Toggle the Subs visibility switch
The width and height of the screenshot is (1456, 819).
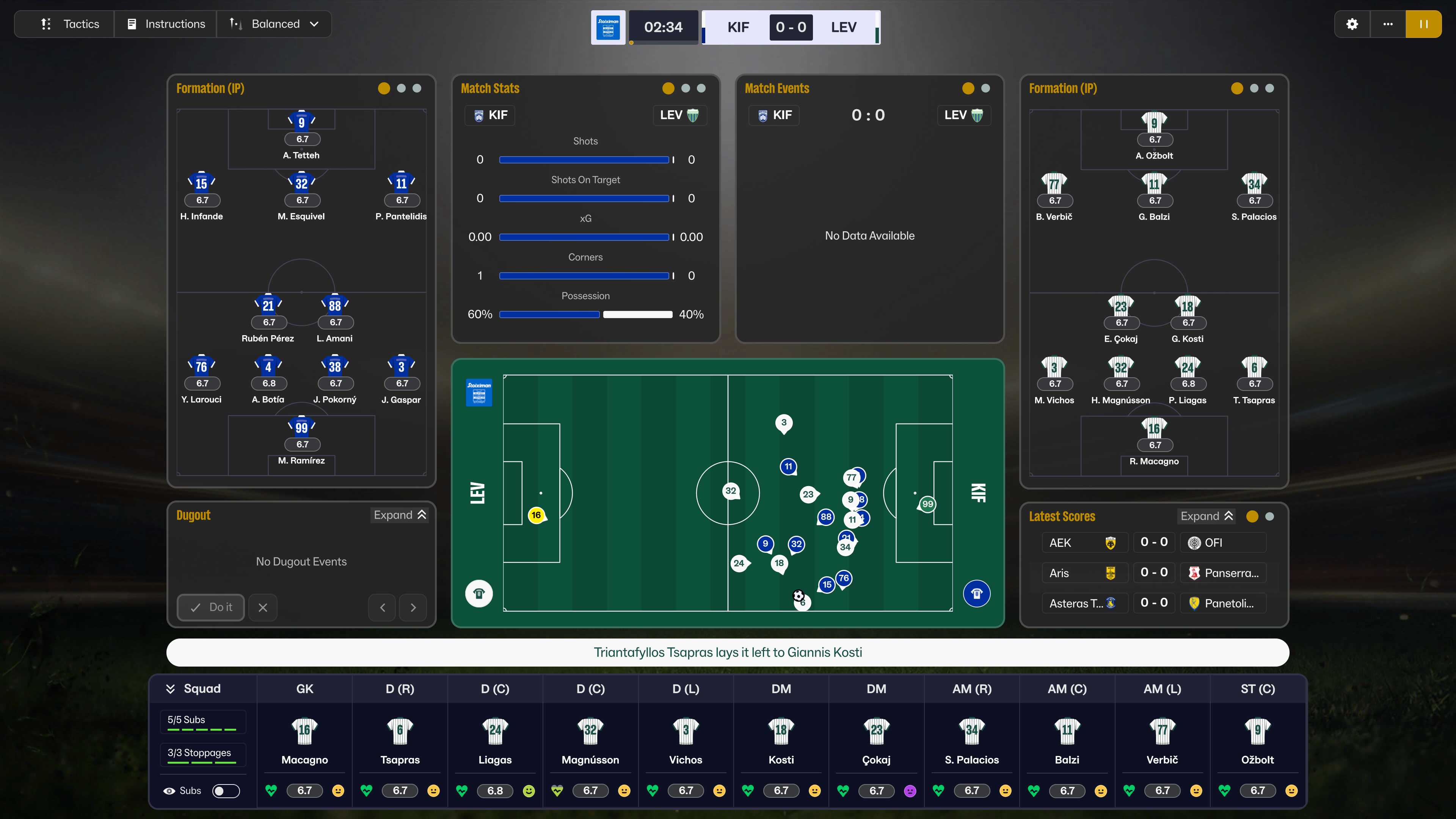pos(226,791)
